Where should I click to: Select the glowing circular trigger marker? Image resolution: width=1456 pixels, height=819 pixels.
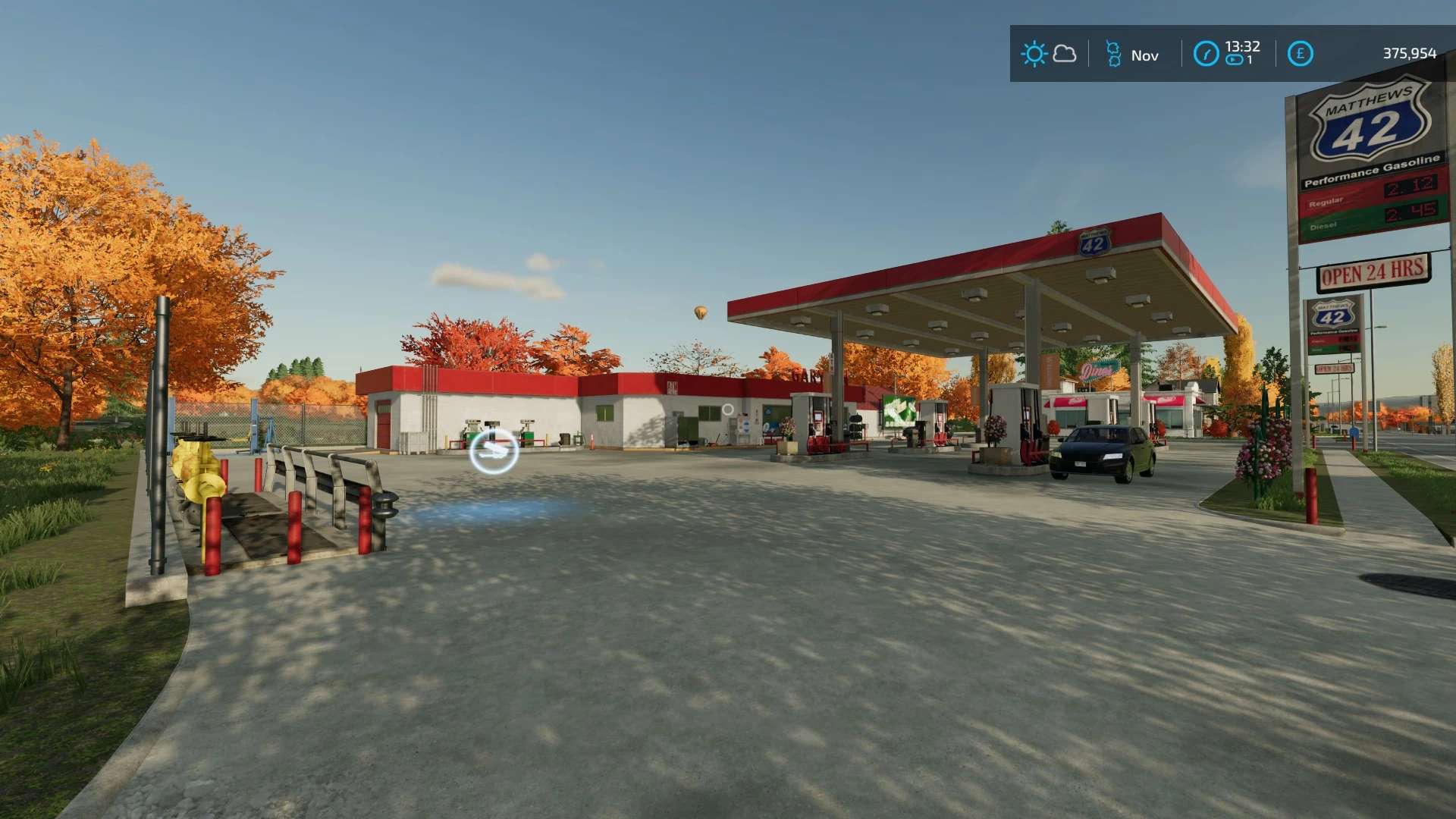[x=494, y=451]
